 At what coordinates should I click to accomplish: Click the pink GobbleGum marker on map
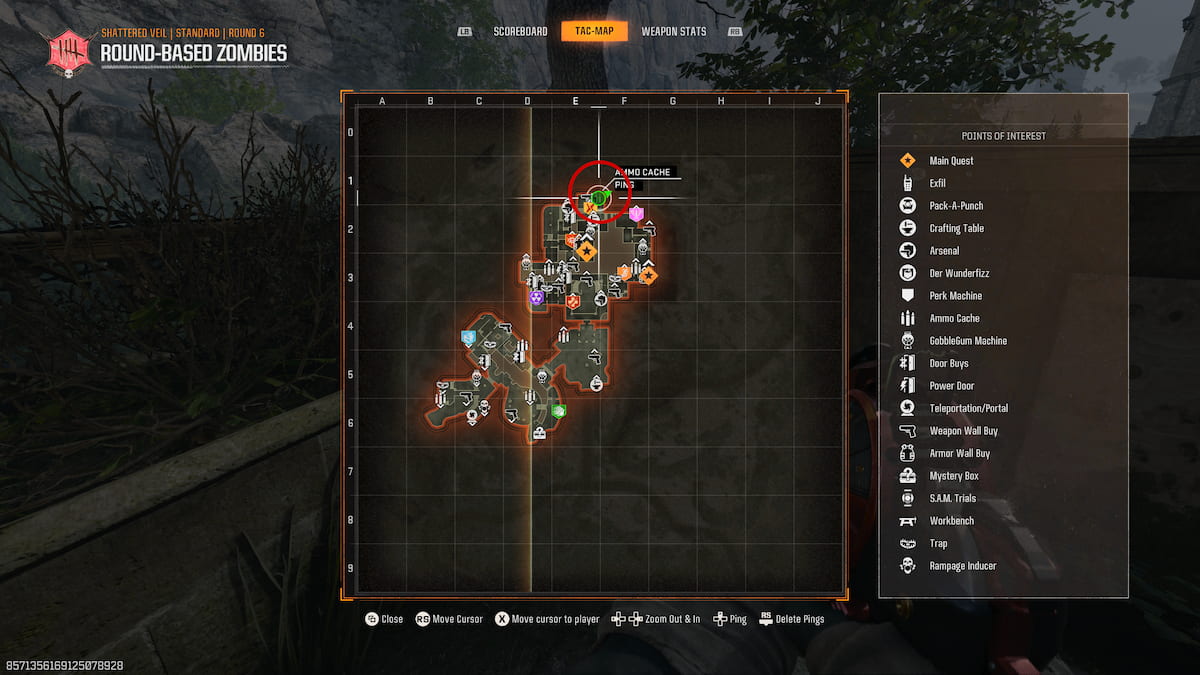click(635, 213)
